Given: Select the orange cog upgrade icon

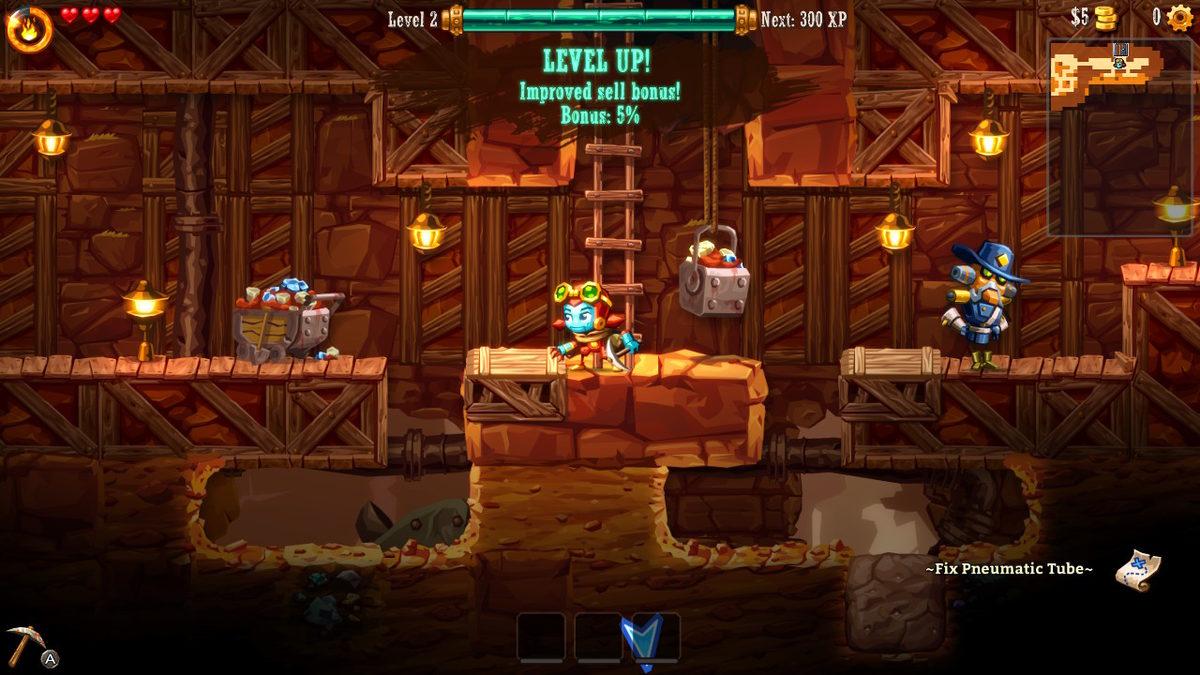Looking at the screenshot, I should 1180,18.
